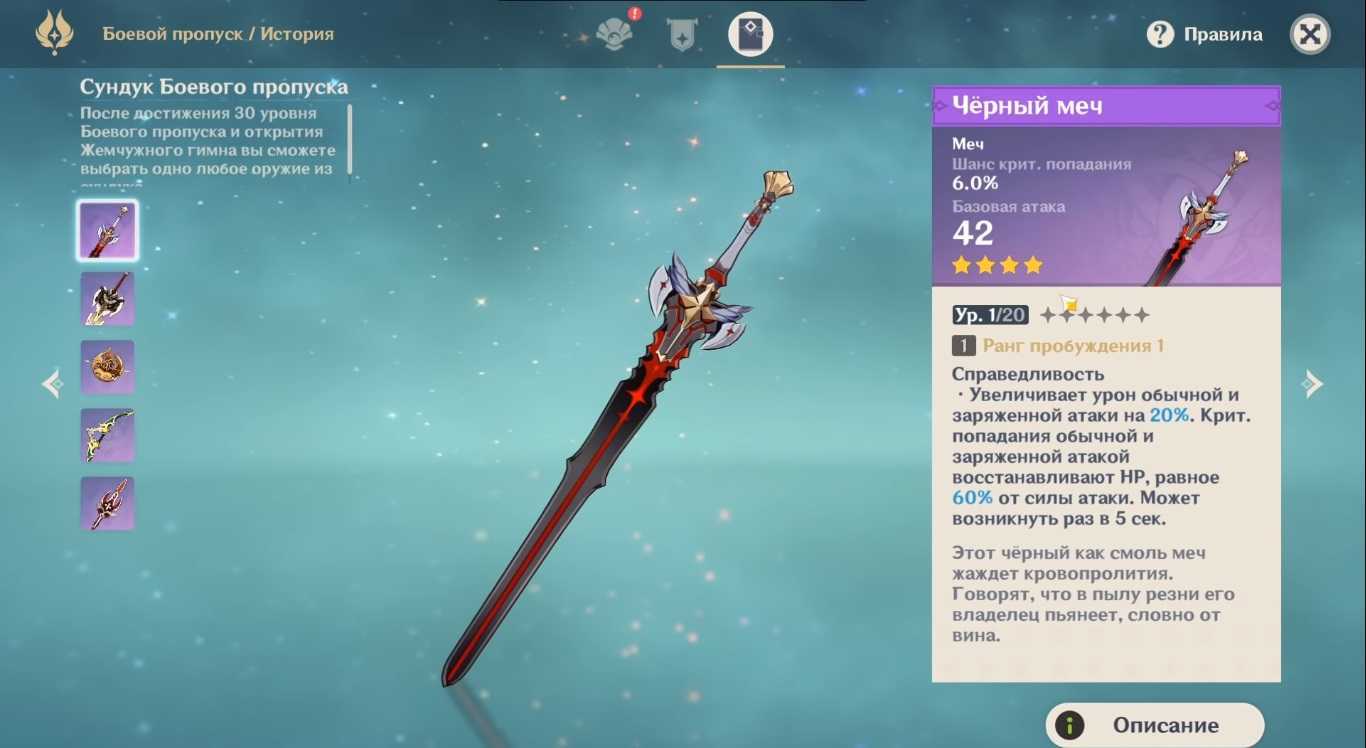The height and width of the screenshot is (748, 1366).
Task: Click the Описание description button
Action: (1155, 725)
